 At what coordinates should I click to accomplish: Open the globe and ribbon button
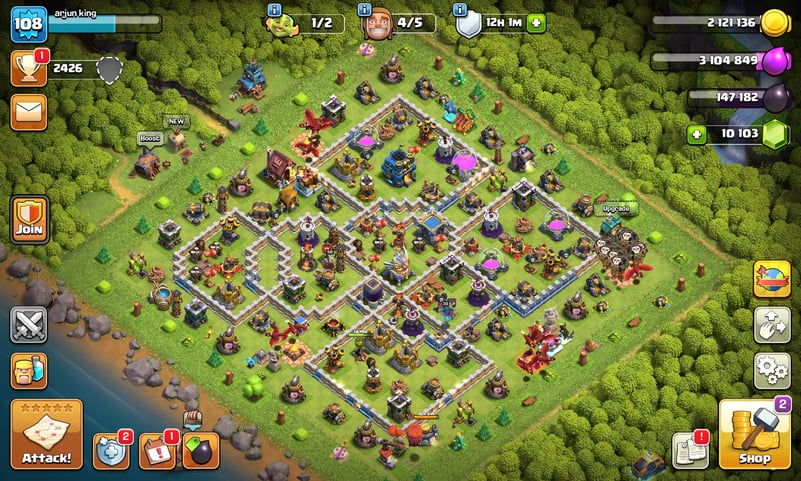pos(771,280)
